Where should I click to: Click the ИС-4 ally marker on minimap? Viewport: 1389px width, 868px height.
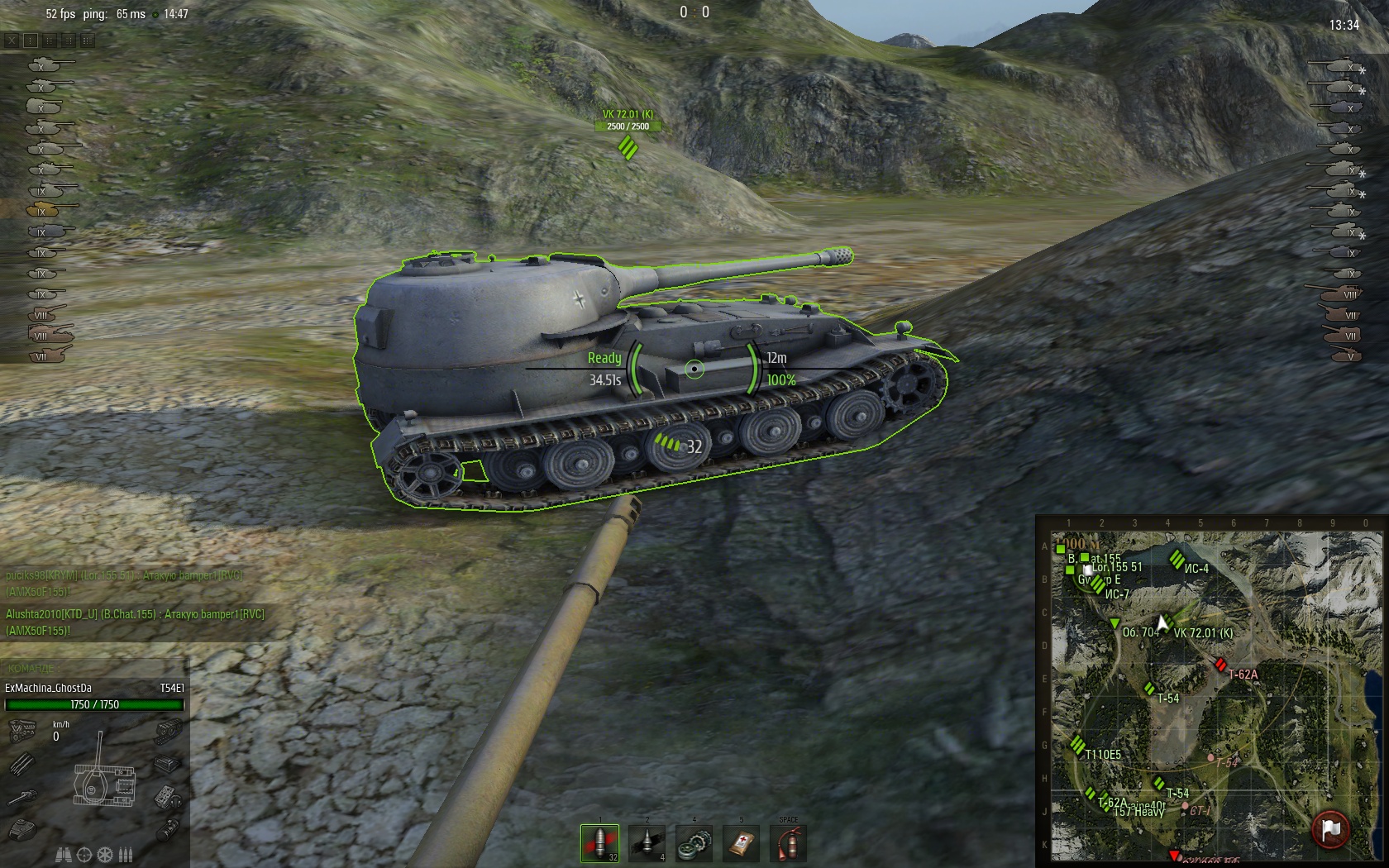1177,560
